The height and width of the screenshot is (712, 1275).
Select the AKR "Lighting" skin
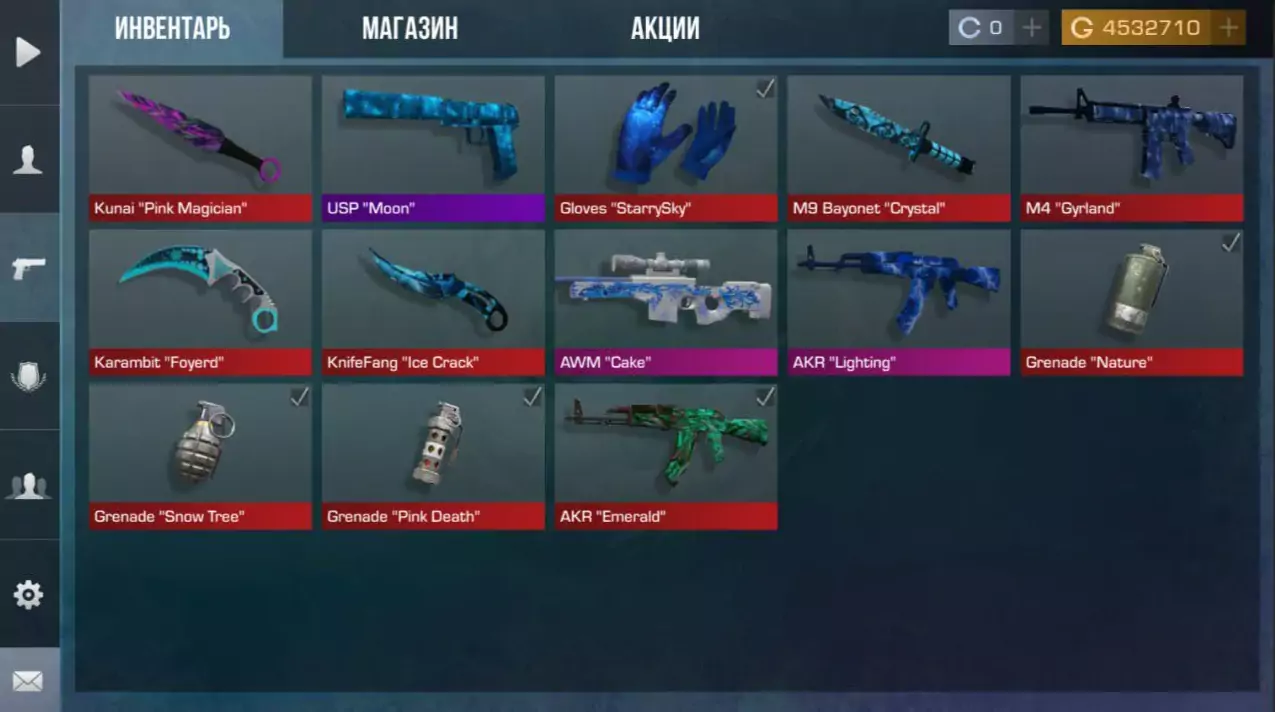(899, 302)
